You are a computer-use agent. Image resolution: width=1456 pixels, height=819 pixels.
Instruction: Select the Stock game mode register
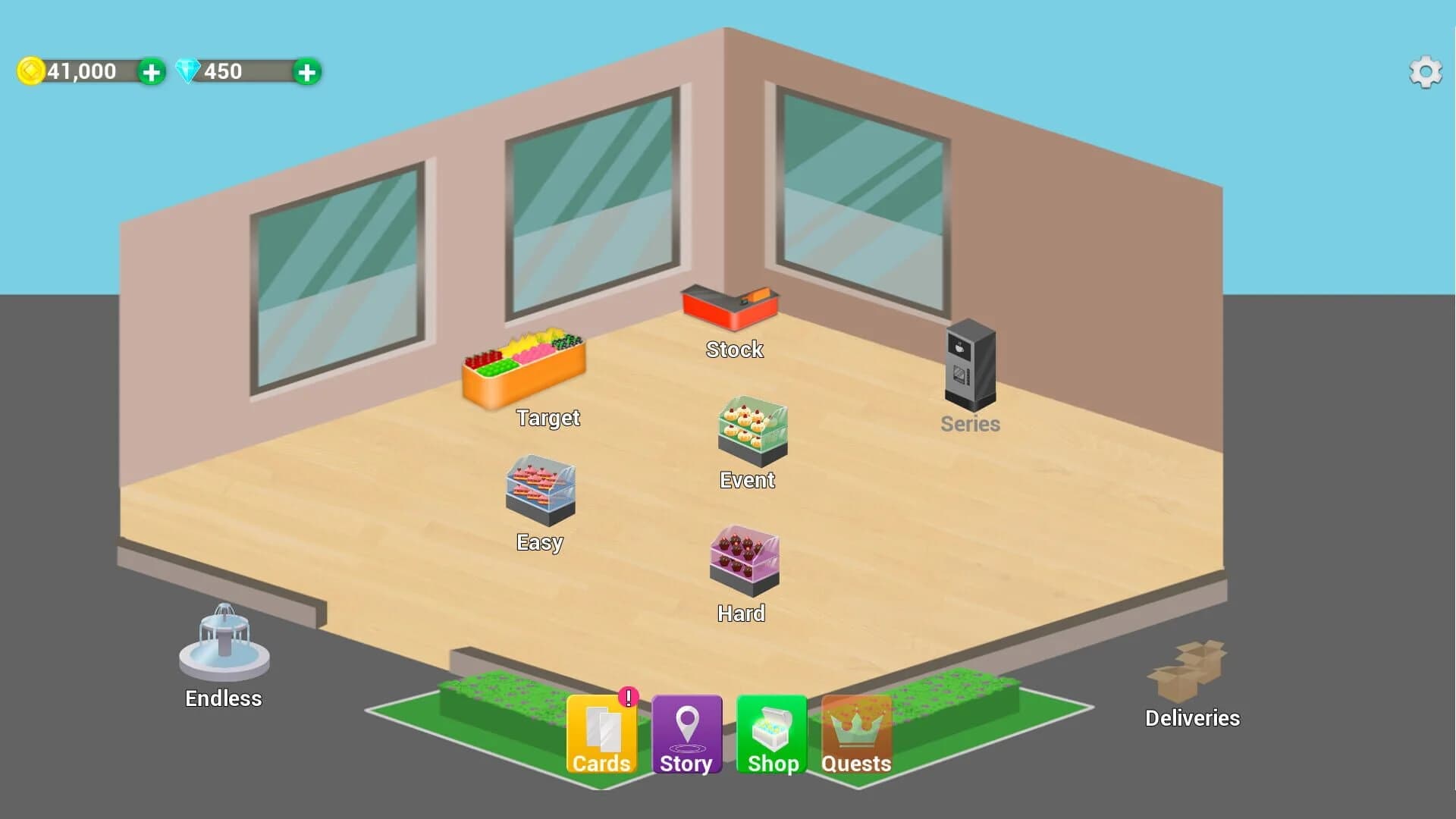click(x=730, y=307)
